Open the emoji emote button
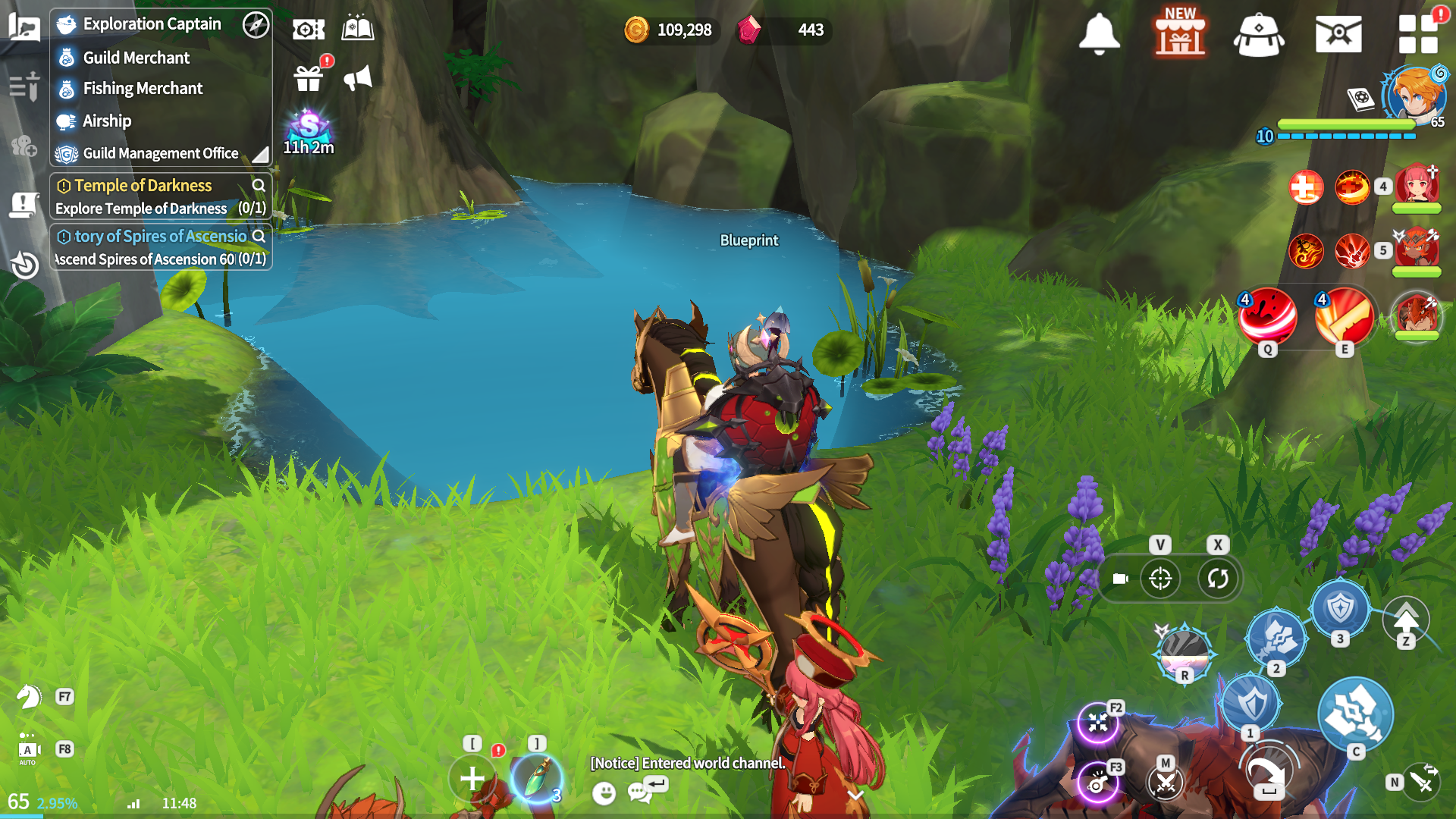The image size is (1456, 819). [x=604, y=793]
